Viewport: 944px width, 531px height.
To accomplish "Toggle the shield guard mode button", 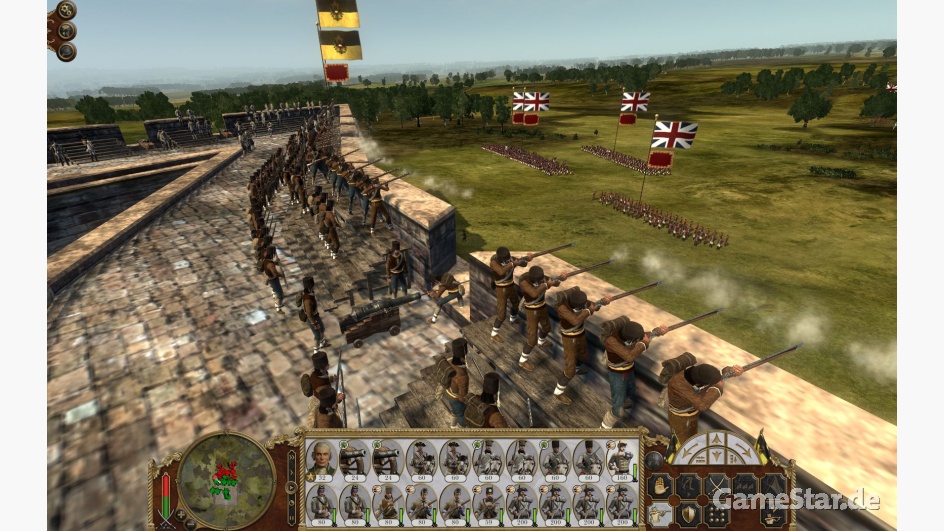I will point(687,513).
